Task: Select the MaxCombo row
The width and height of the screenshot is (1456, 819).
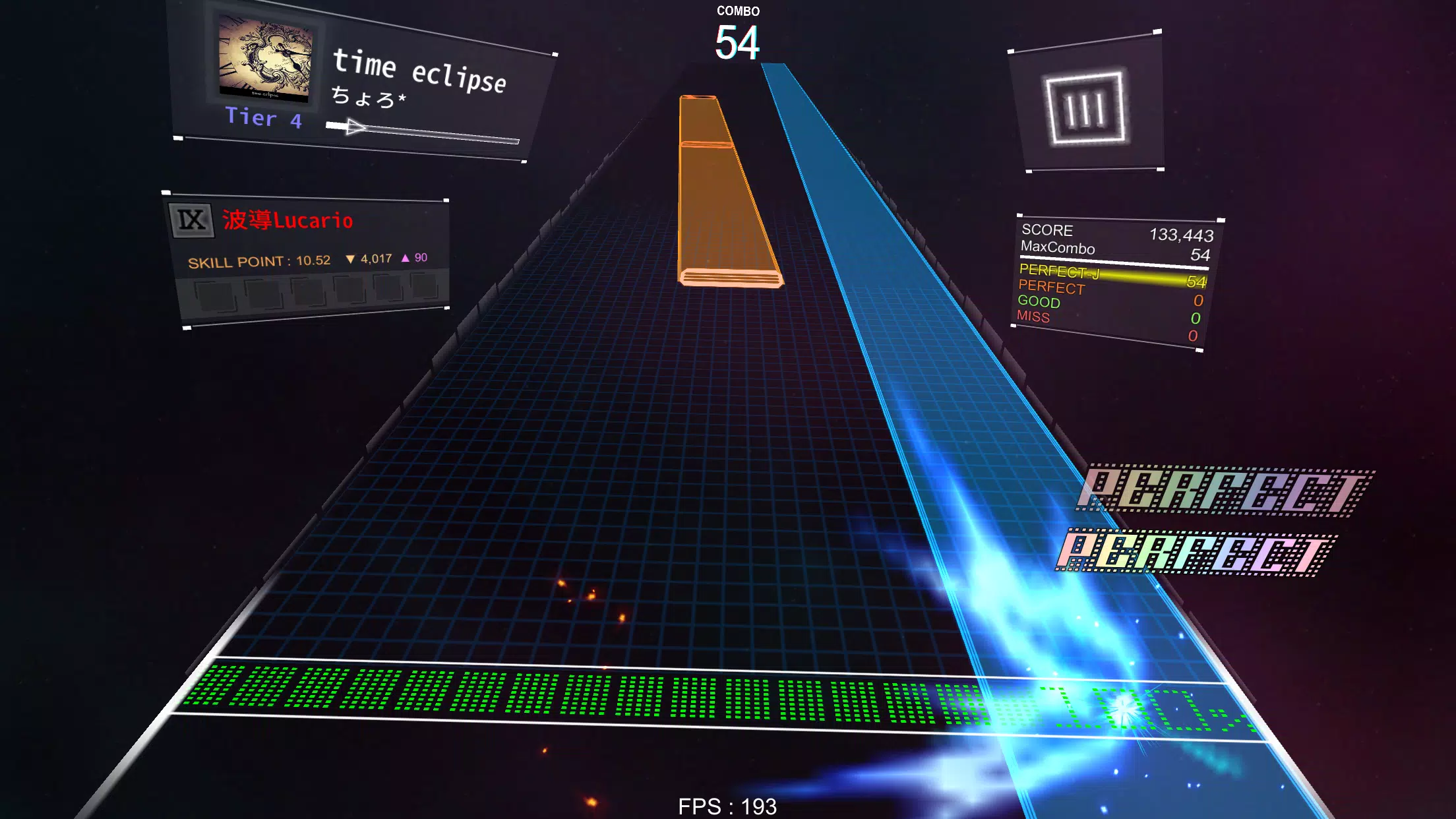Action: (x=1058, y=249)
